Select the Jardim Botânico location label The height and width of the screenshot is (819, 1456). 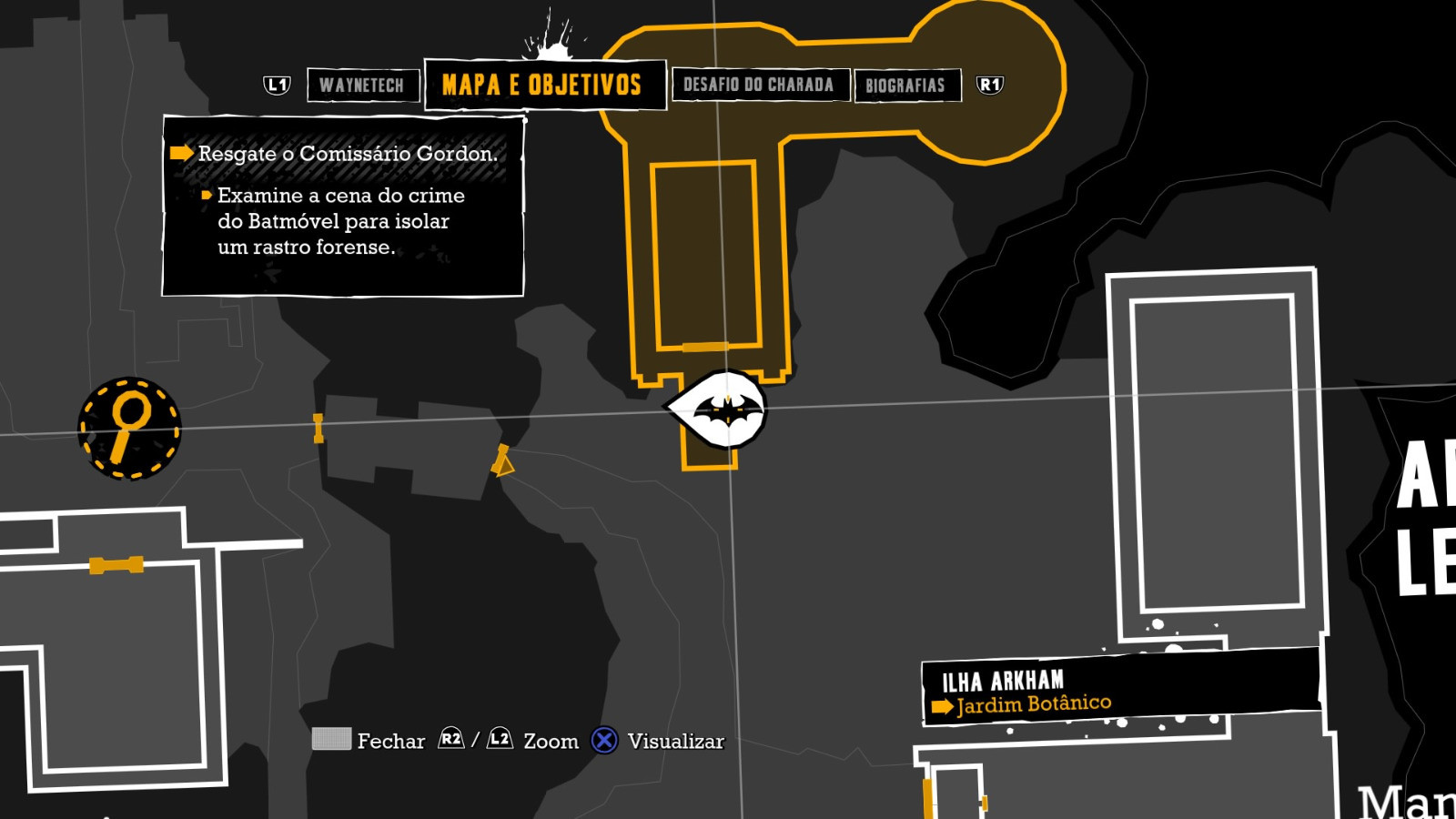tap(1034, 704)
